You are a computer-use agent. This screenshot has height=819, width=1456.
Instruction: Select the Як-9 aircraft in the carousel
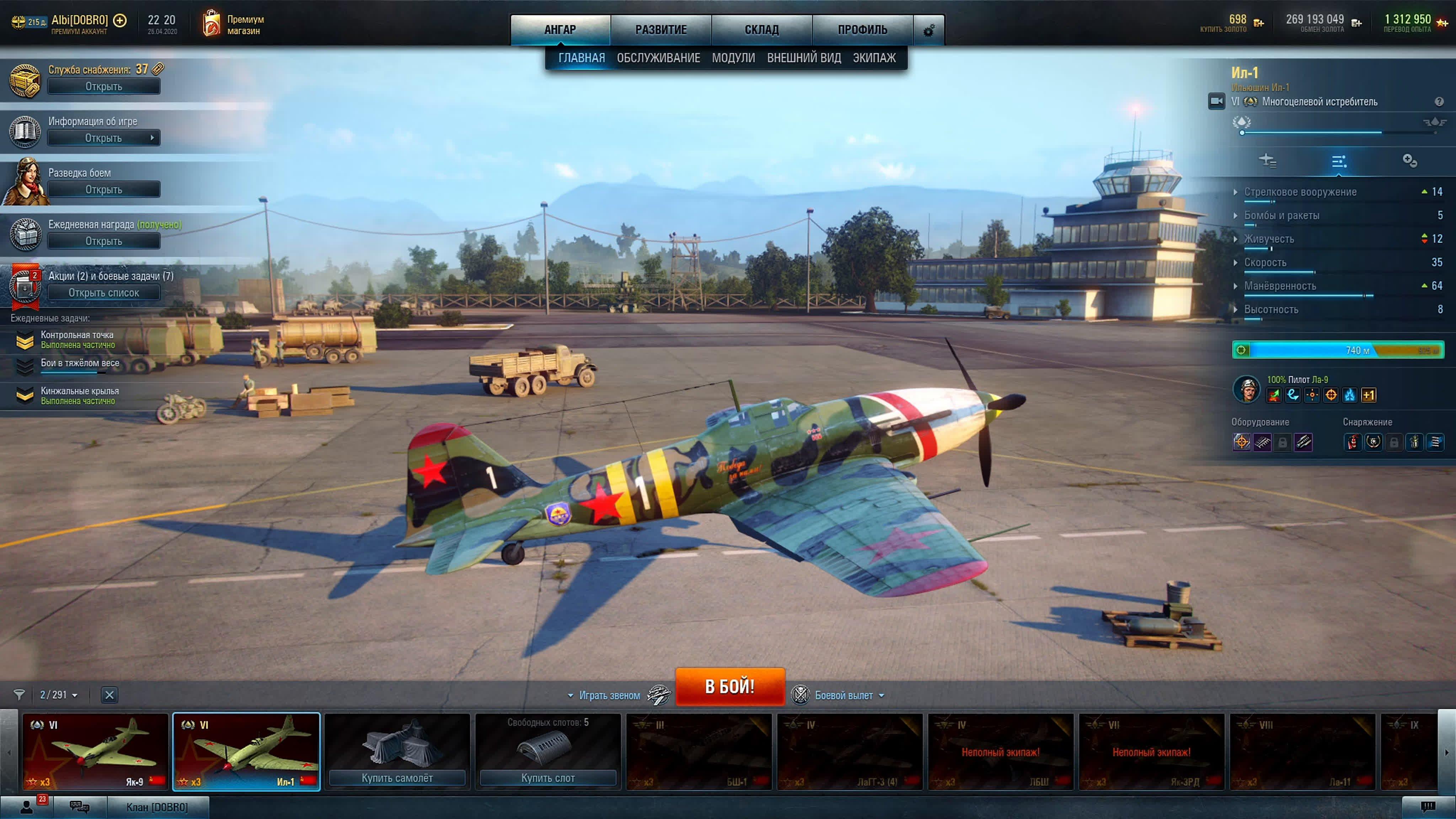tap(95, 751)
